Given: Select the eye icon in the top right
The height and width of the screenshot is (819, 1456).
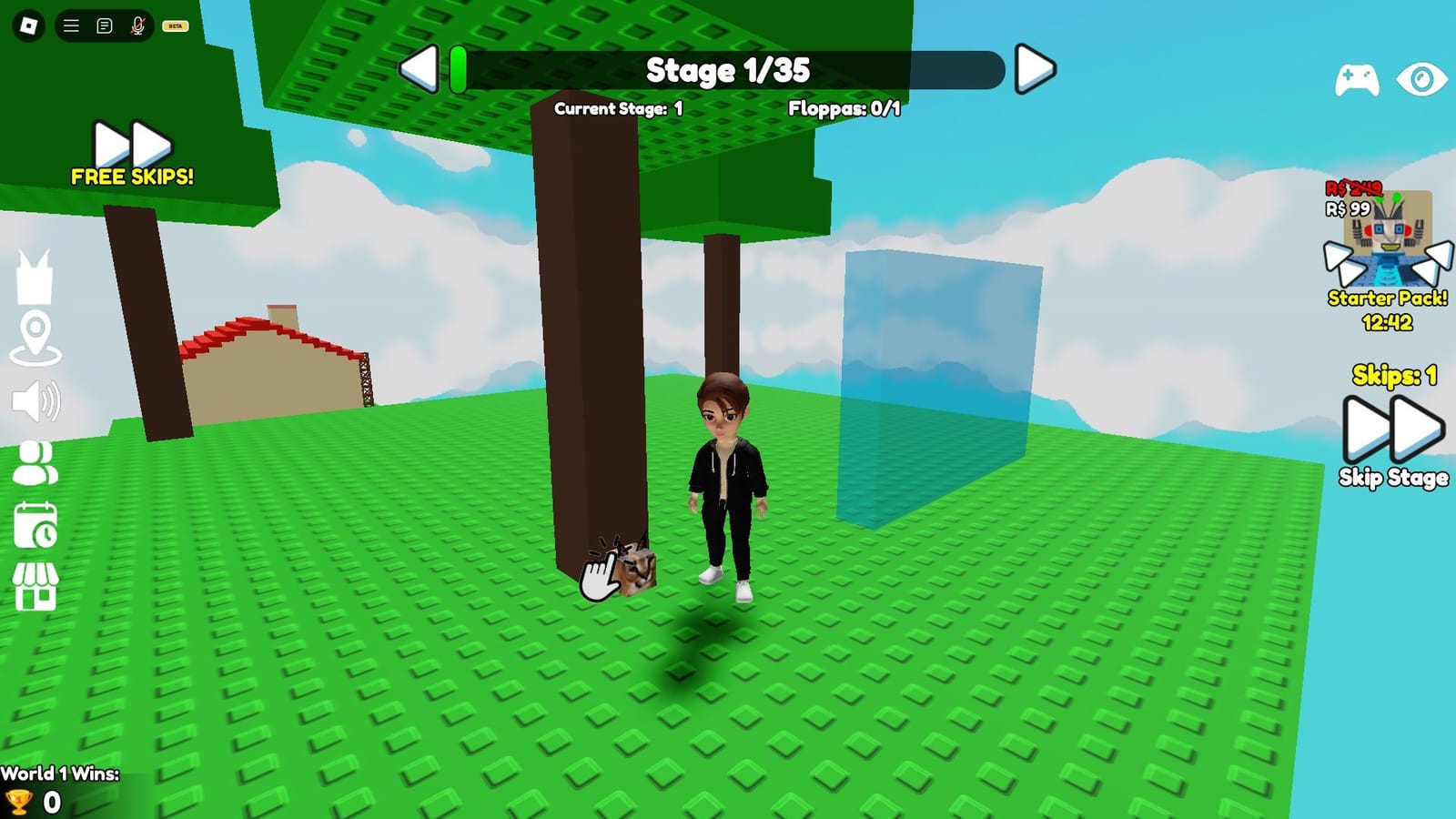Looking at the screenshot, I should click(x=1420, y=80).
